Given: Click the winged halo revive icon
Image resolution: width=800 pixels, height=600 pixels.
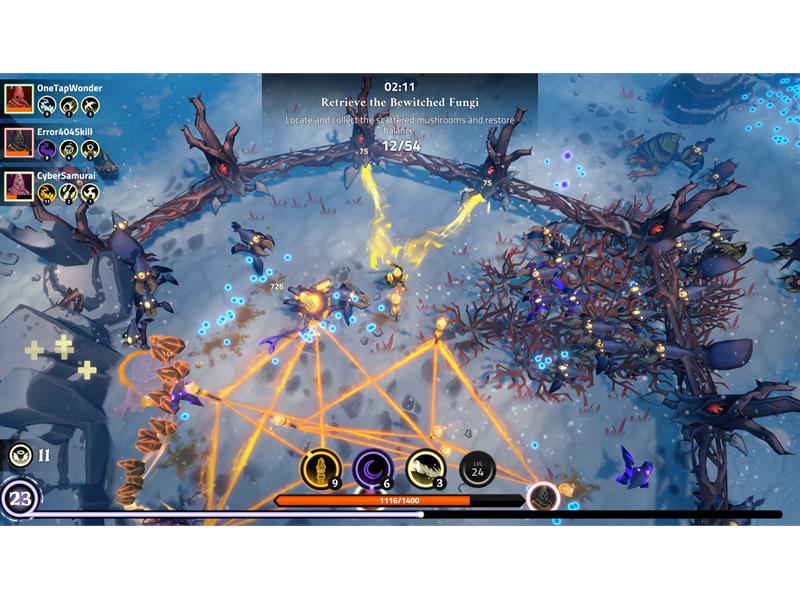Looking at the screenshot, I should [x=19, y=456].
